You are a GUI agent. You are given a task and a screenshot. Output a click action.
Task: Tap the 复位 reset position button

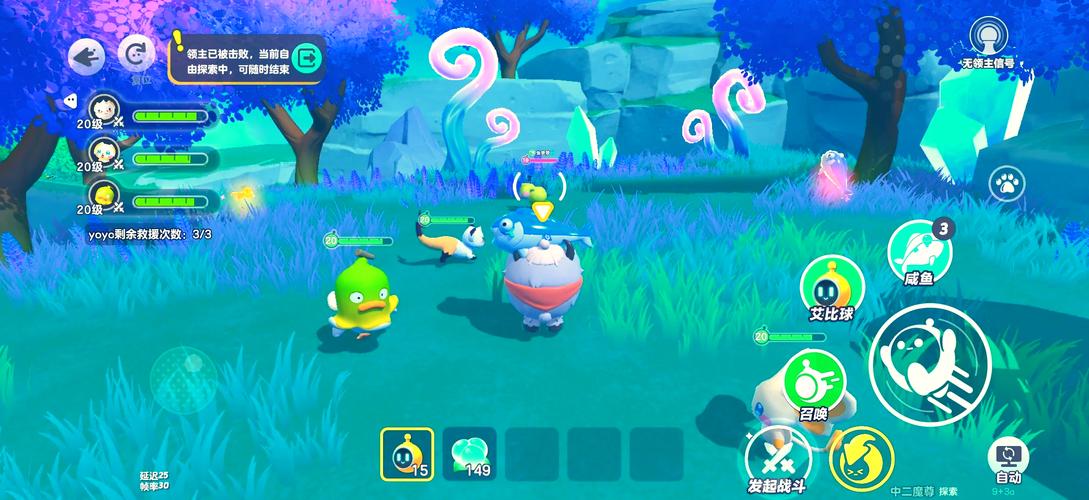(x=136, y=54)
